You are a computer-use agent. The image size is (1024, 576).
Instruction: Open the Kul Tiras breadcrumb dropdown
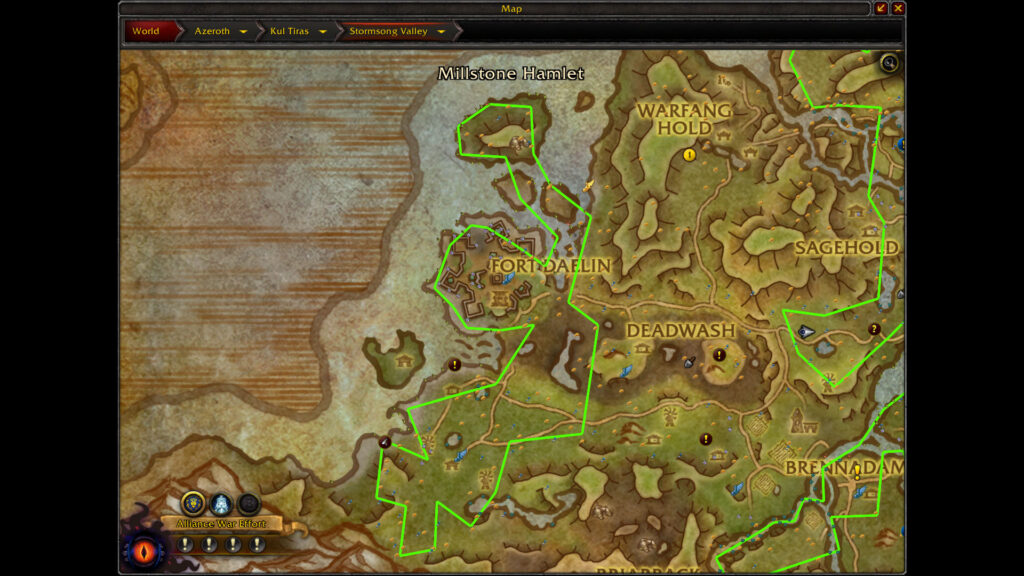pos(323,31)
